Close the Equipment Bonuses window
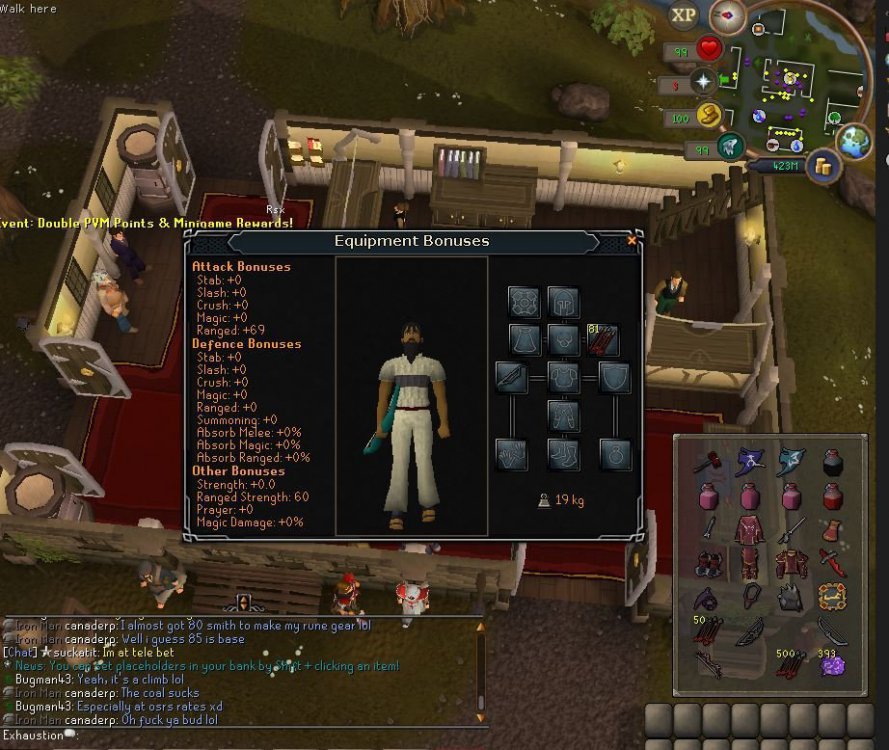Screen dimensions: 889x750 click(x=631, y=241)
